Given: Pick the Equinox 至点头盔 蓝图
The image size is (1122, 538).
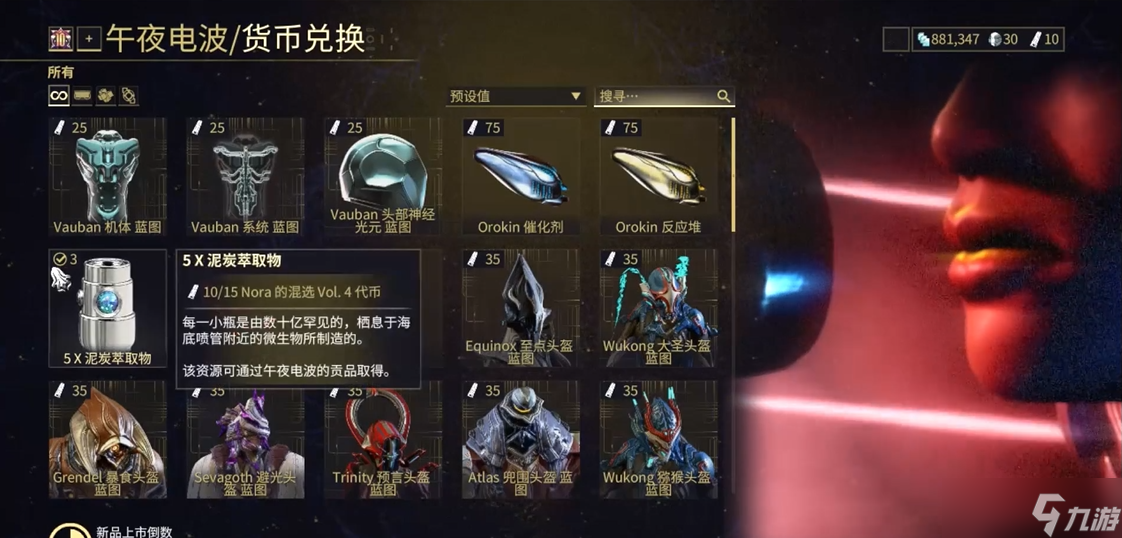Looking at the screenshot, I should pos(521,308).
